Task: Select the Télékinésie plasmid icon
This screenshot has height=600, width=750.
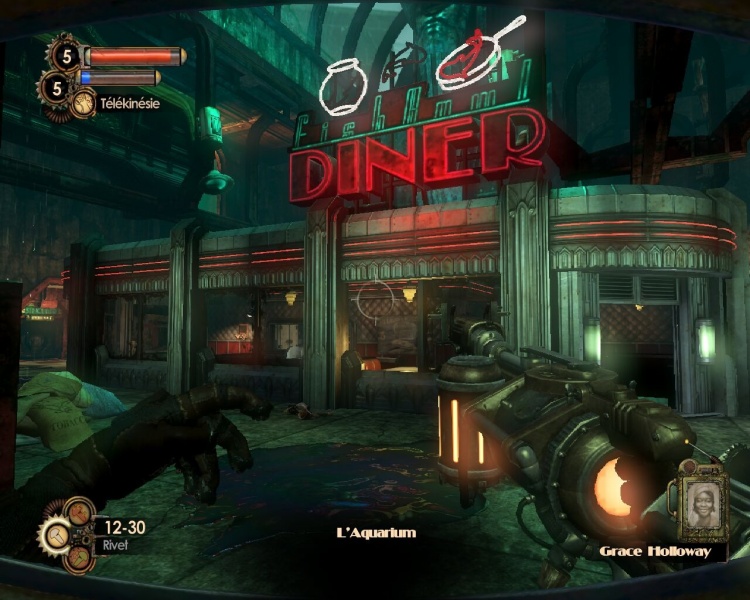Action: point(83,102)
